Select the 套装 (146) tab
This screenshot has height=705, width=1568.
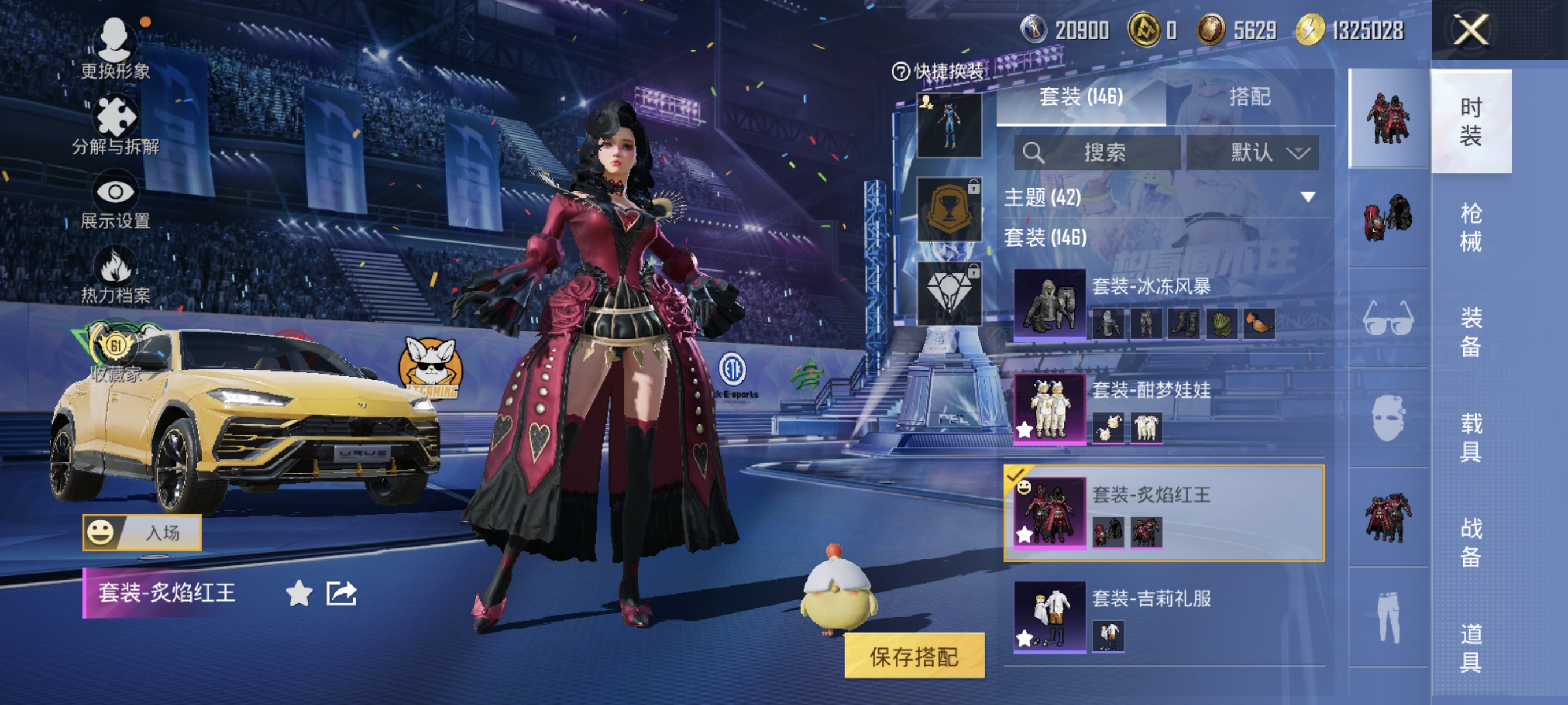1081,97
